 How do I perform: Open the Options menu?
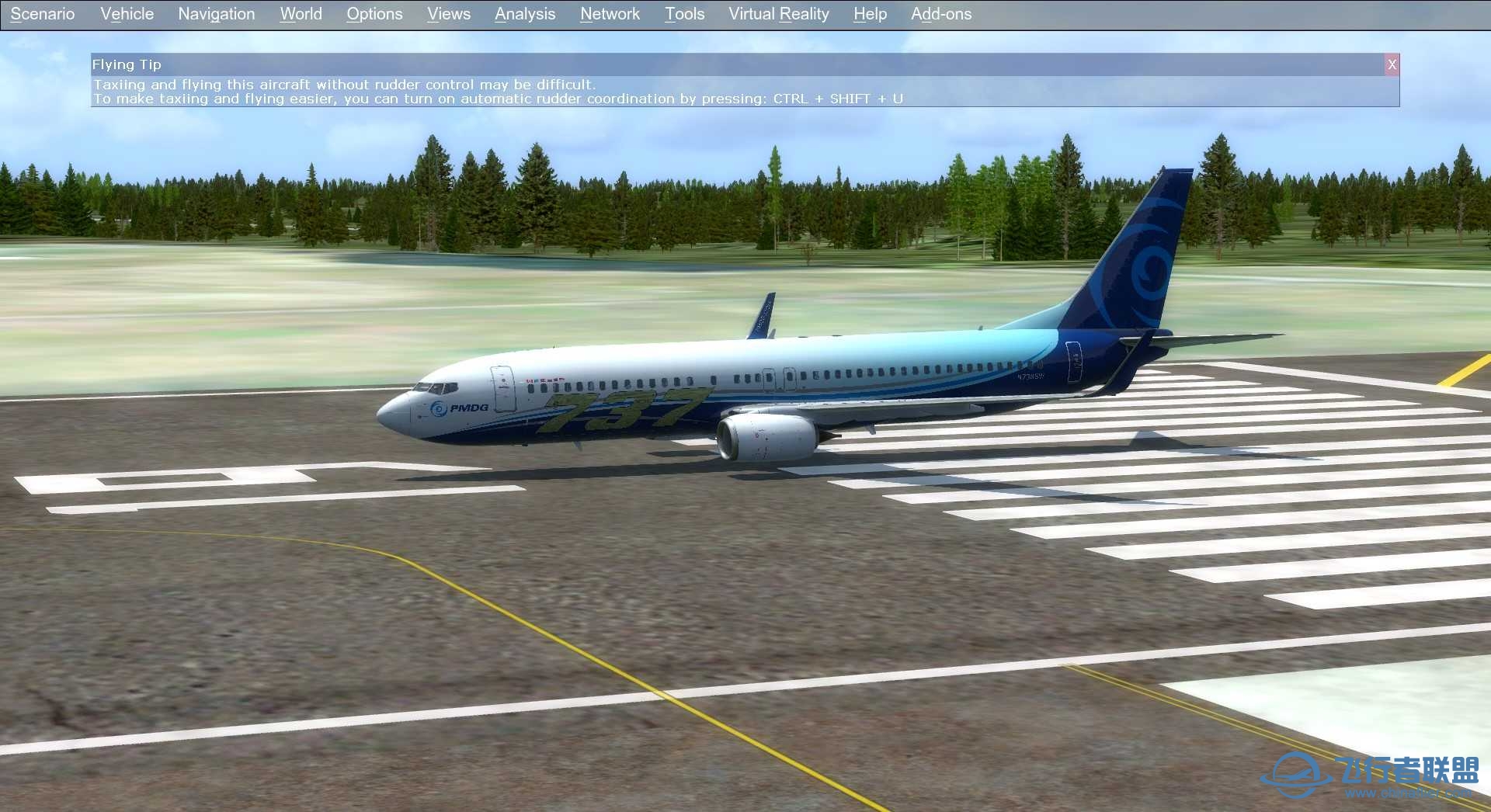click(x=374, y=13)
